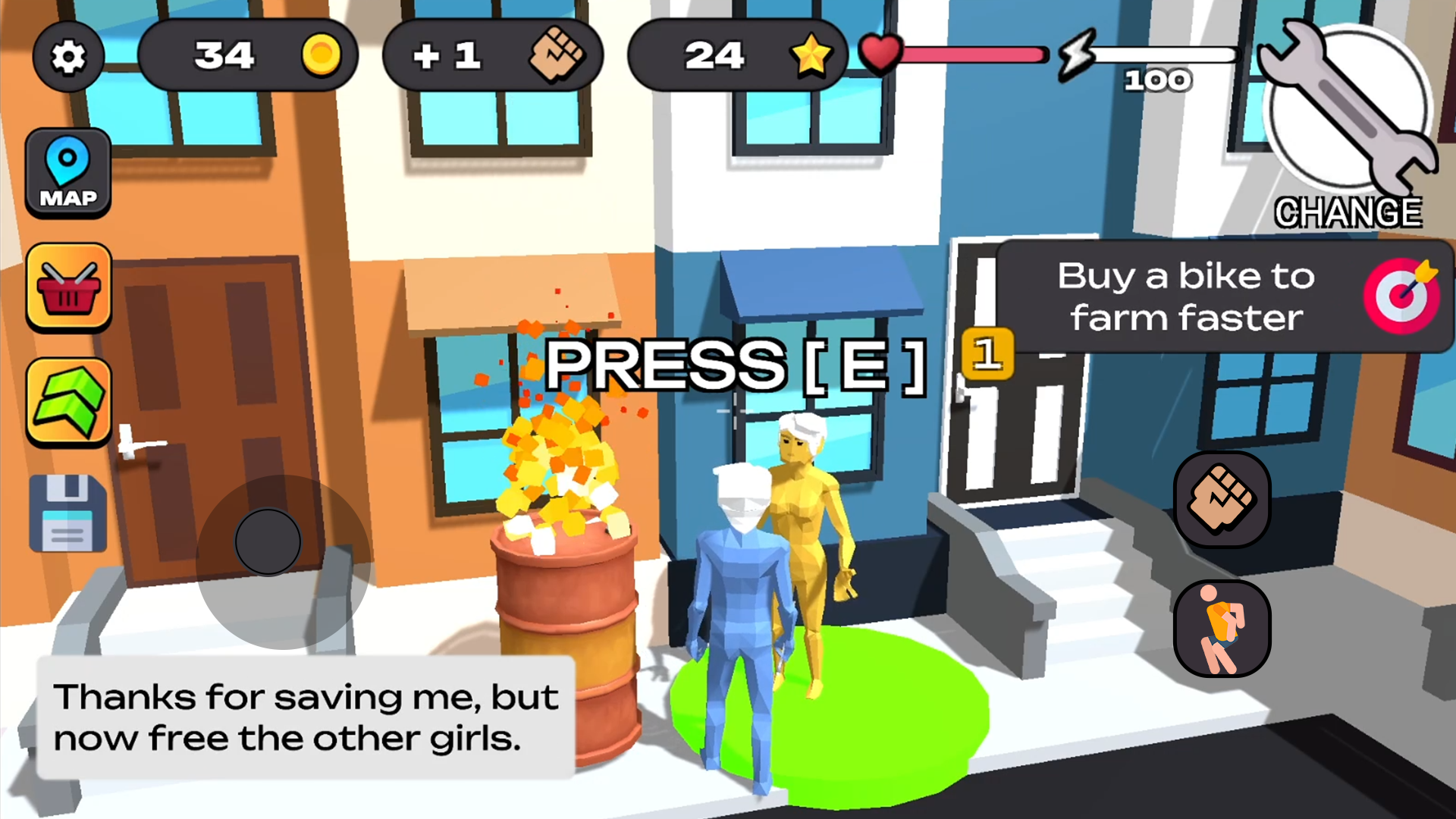Tap the lightning bolt icon near the energy bar
Screen dimensions: 1456x819
1077,55
